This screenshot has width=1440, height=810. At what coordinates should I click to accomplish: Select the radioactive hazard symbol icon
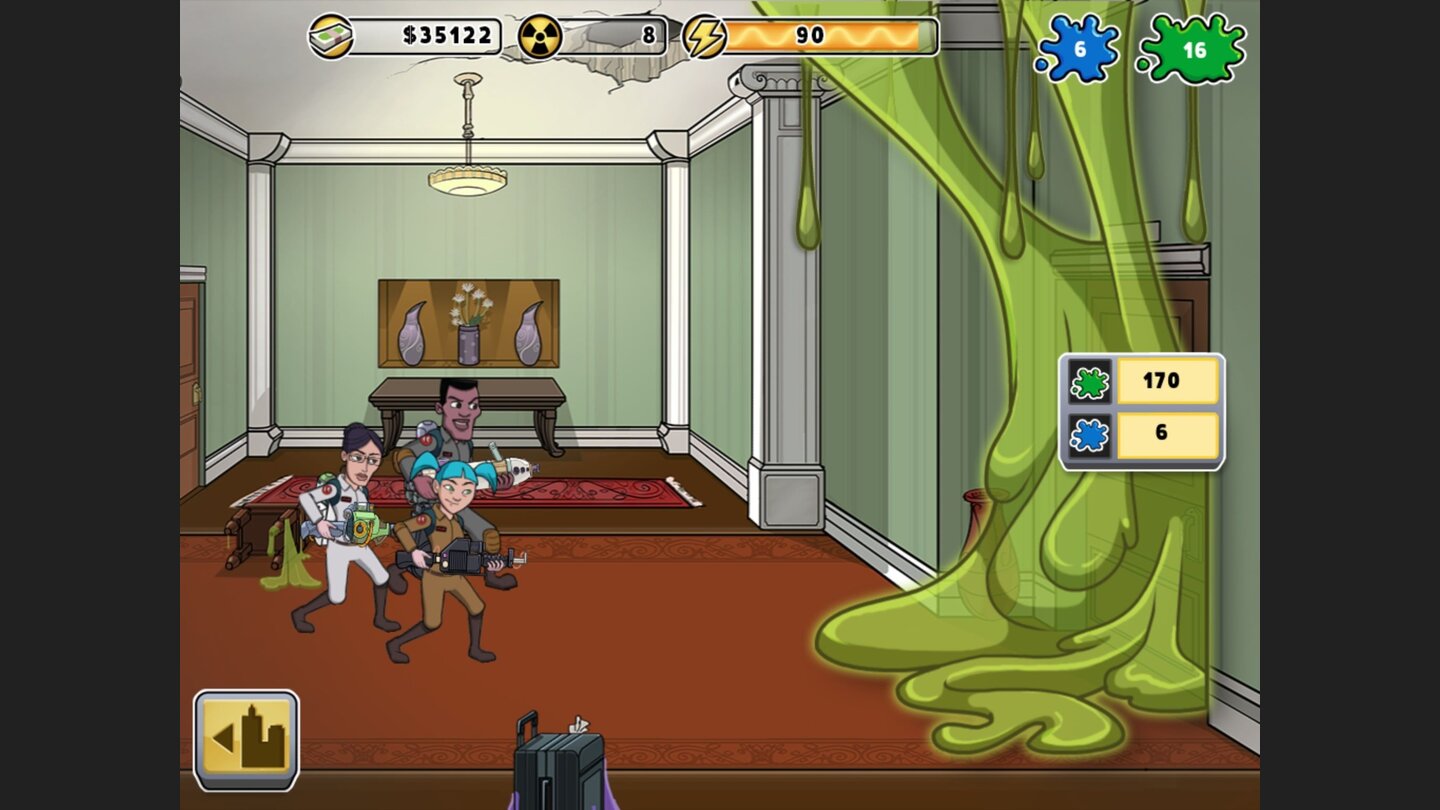pos(540,34)
